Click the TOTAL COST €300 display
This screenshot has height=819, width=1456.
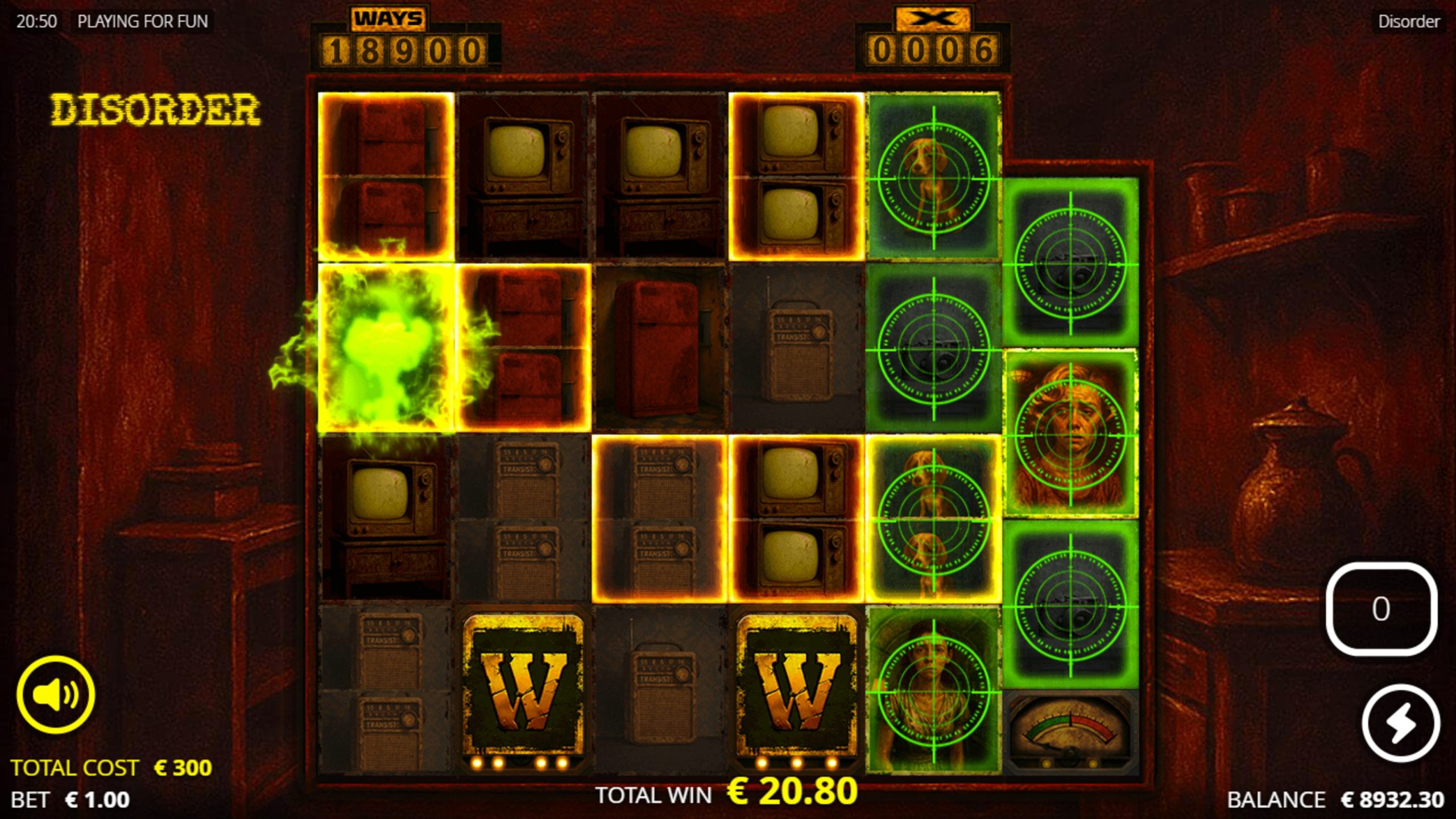coord(113,767)
